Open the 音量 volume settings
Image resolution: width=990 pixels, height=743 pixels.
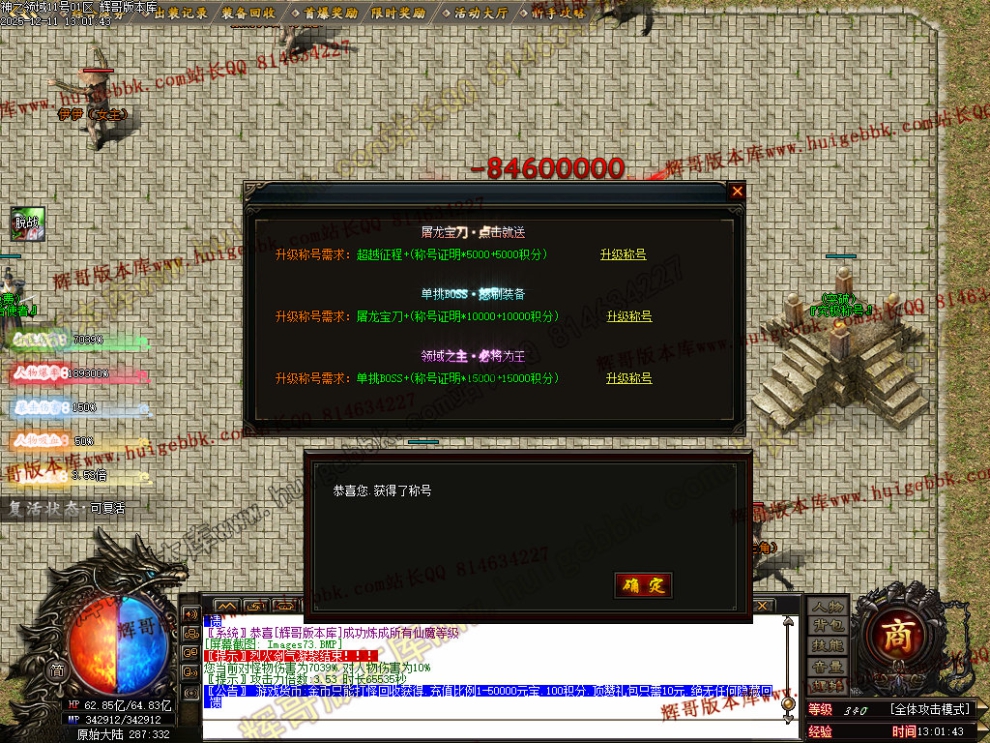(x=828, y=667)
